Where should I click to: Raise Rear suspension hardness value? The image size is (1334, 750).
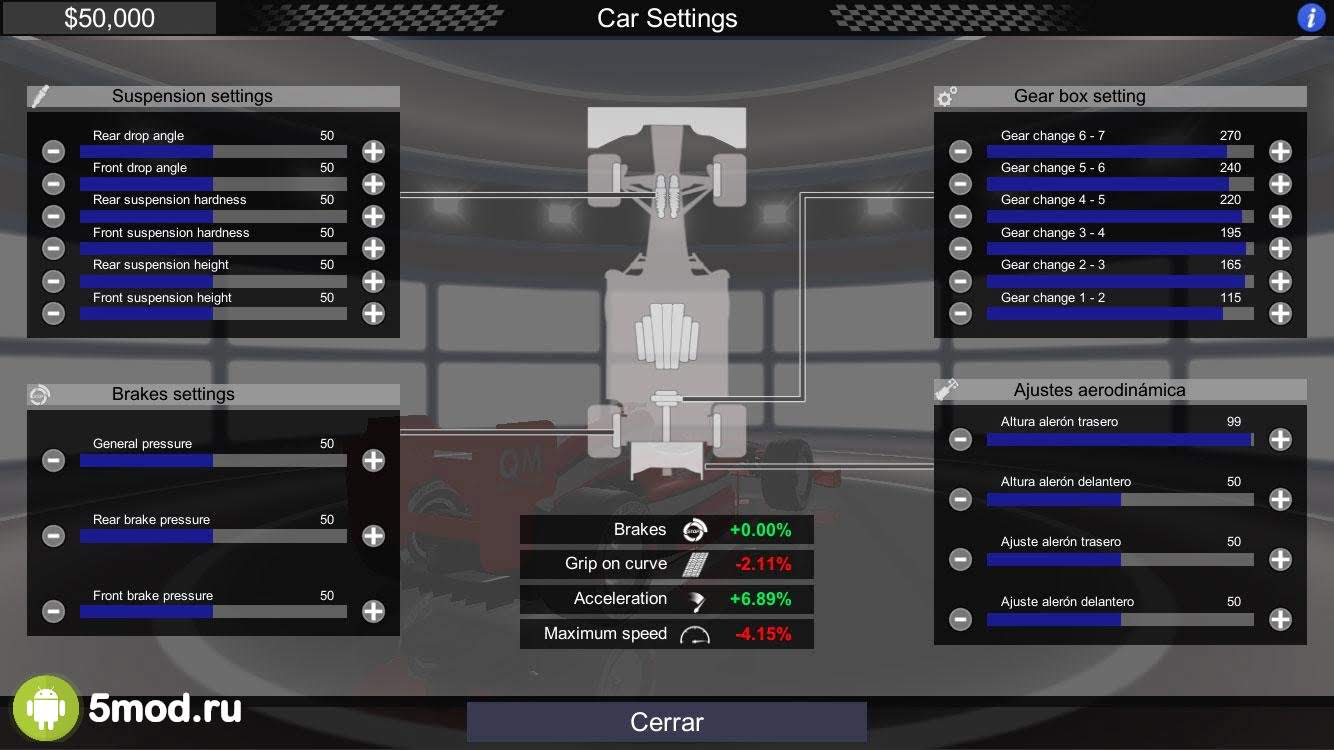373,216
